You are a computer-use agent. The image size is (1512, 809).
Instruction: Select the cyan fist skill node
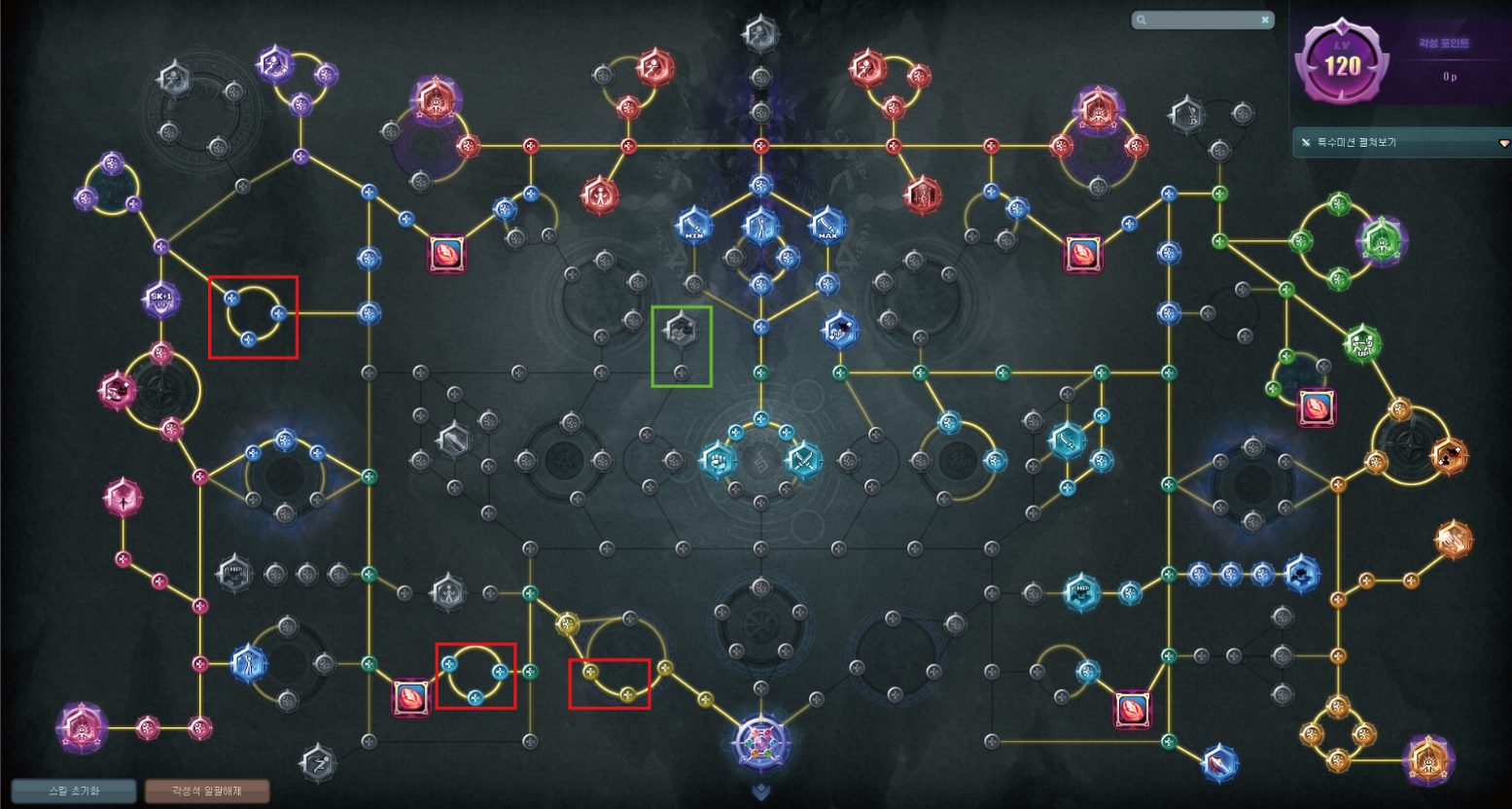tap(719, 459)
